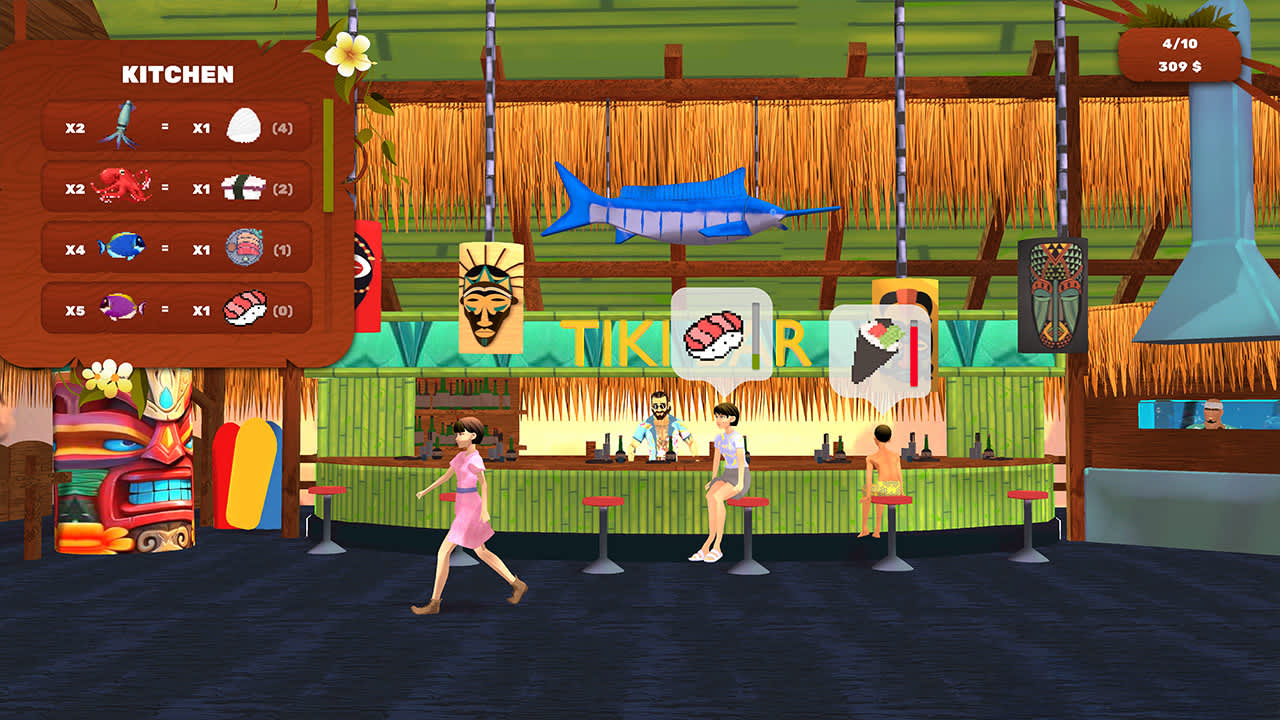Select the bartender behind the counter

click(660, 425)
